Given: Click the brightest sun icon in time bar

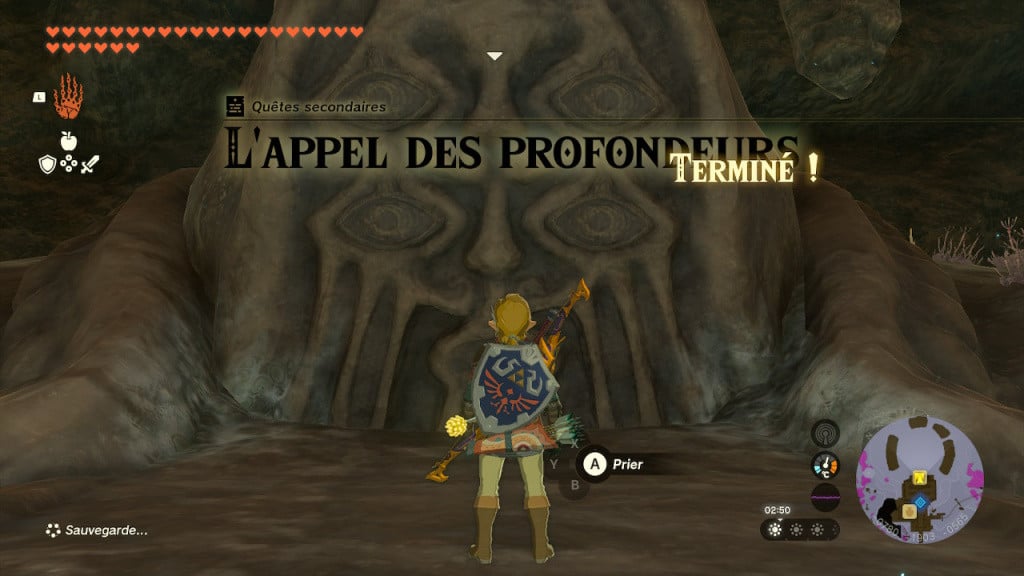Looking at the screenshot, I should [776, 529].
